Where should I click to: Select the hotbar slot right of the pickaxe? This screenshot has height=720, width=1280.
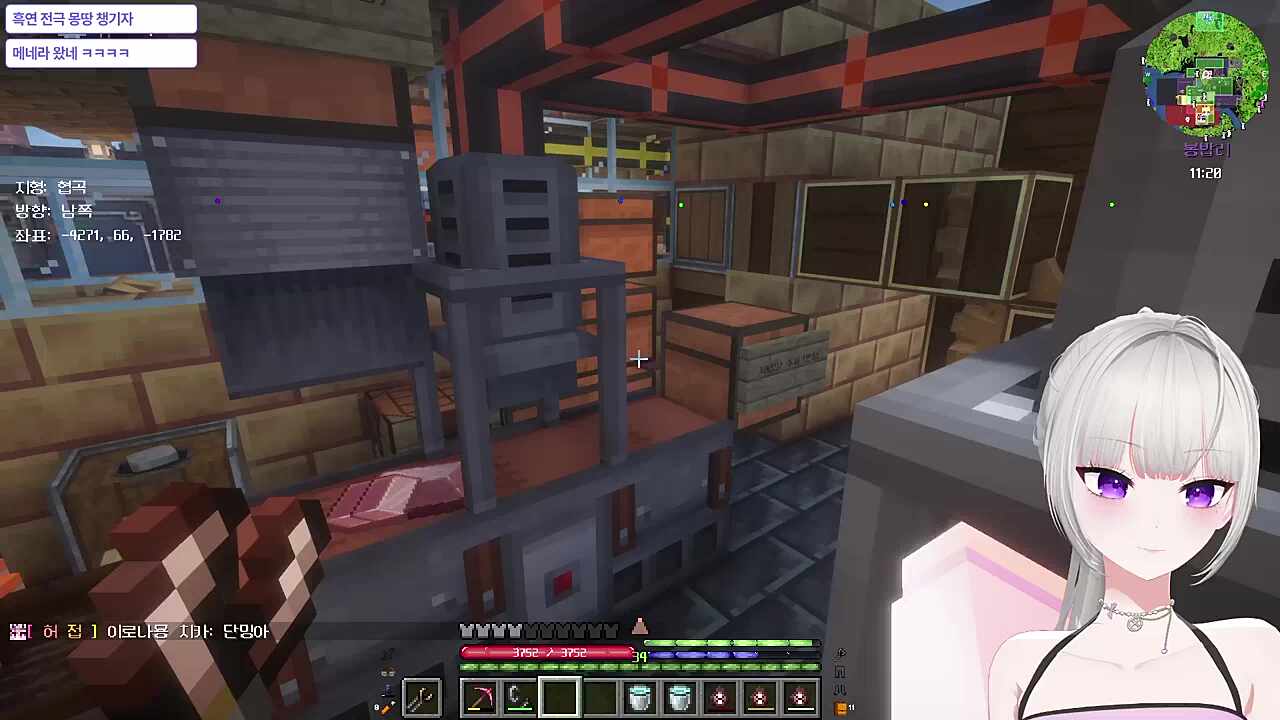(520, 697)
